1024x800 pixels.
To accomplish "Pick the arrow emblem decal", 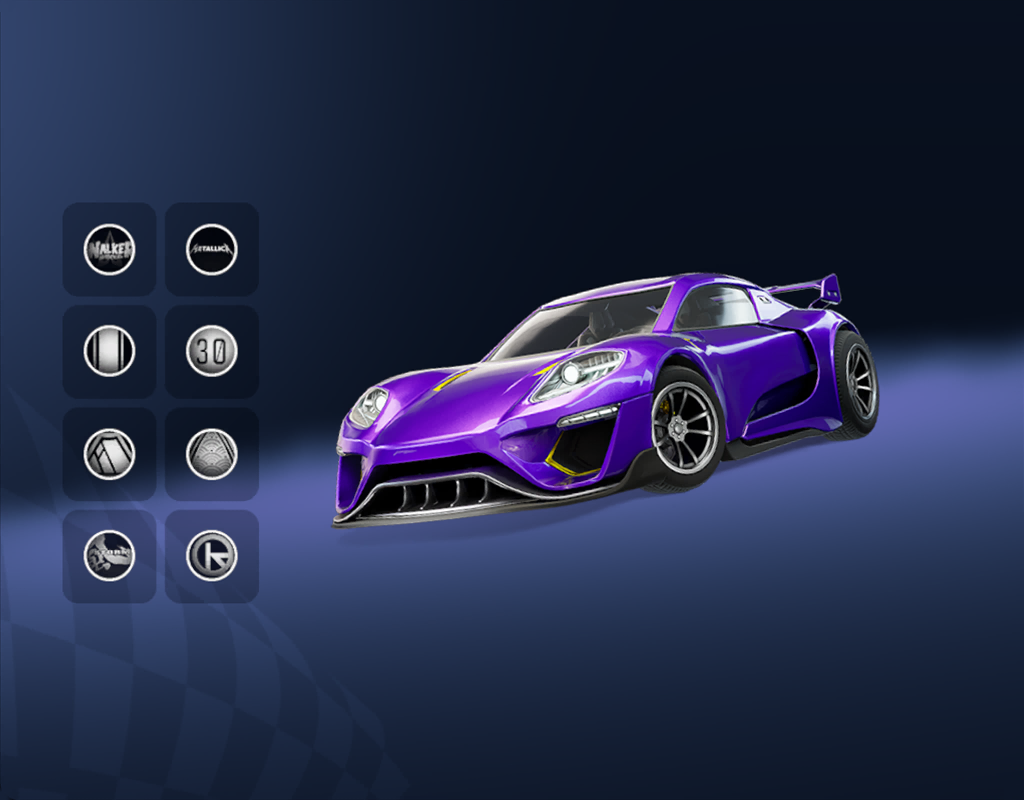I will (x=212, y=556).
